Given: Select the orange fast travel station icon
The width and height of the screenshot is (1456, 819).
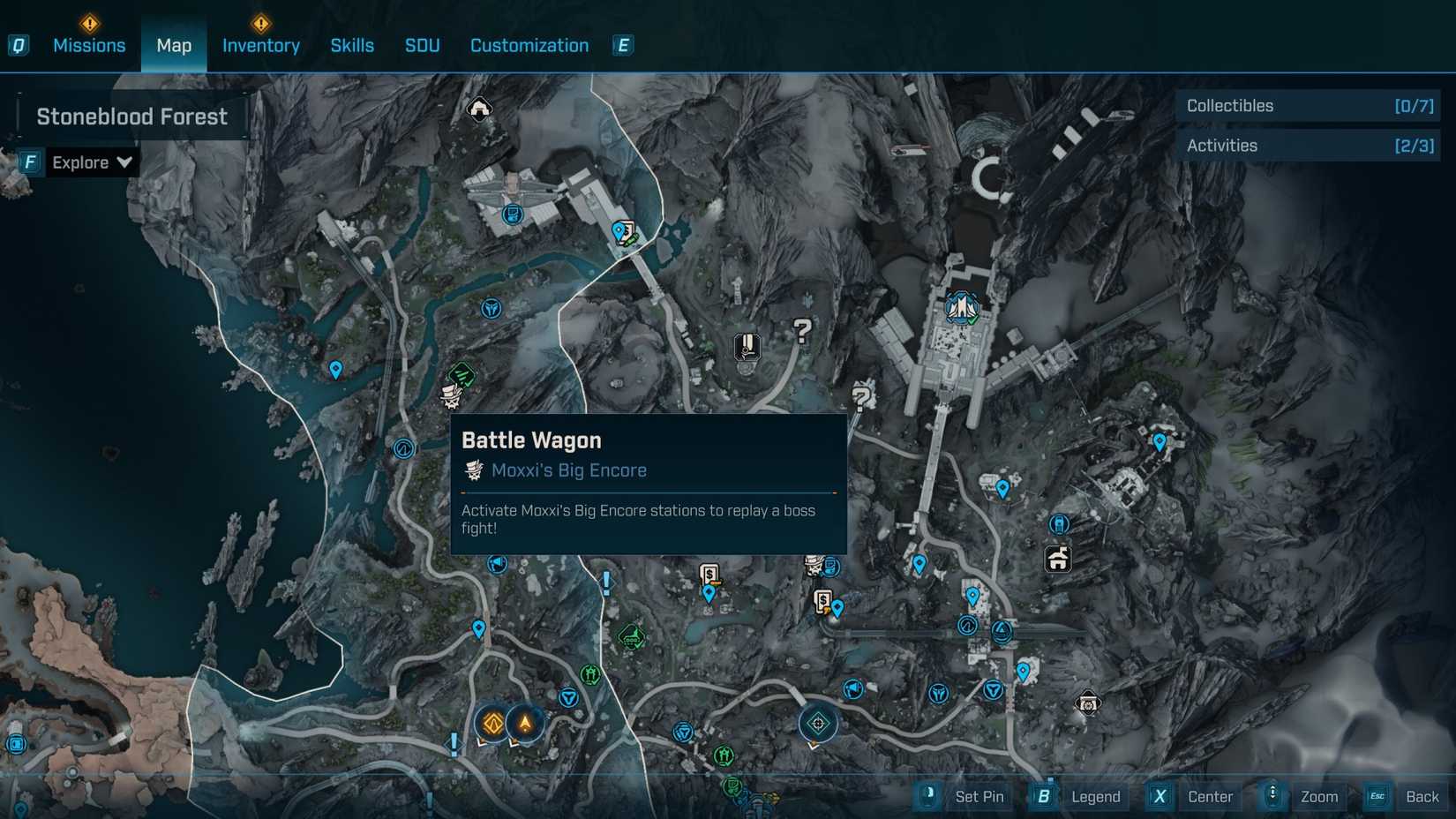Looking at the screenshot, I should tap(492, 724).
